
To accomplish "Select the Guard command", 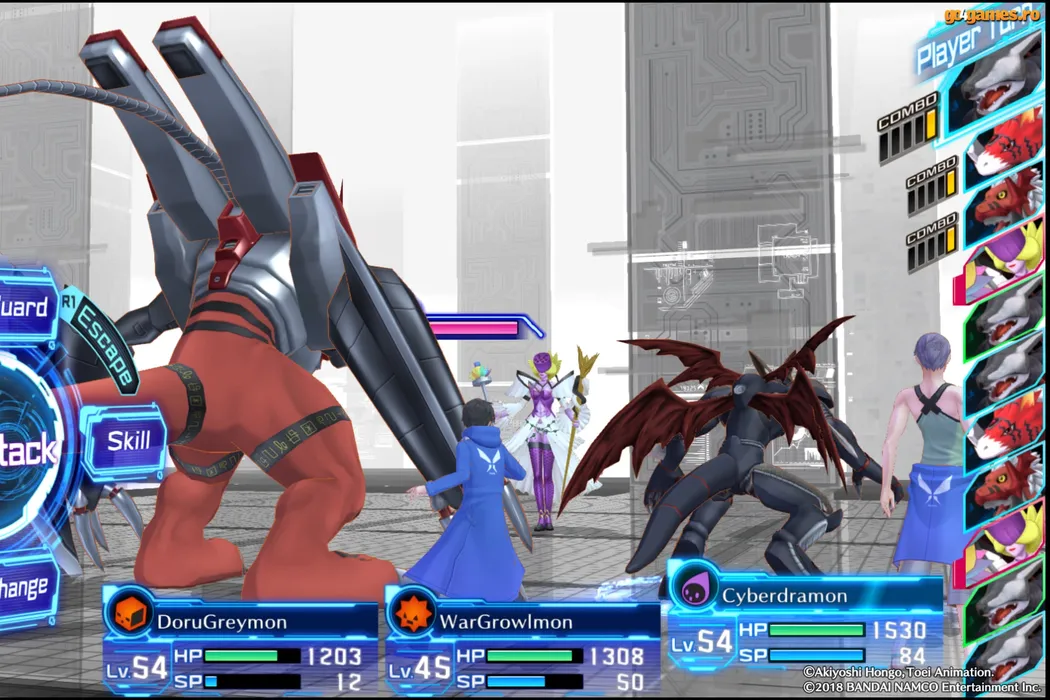I will point(26,307).
